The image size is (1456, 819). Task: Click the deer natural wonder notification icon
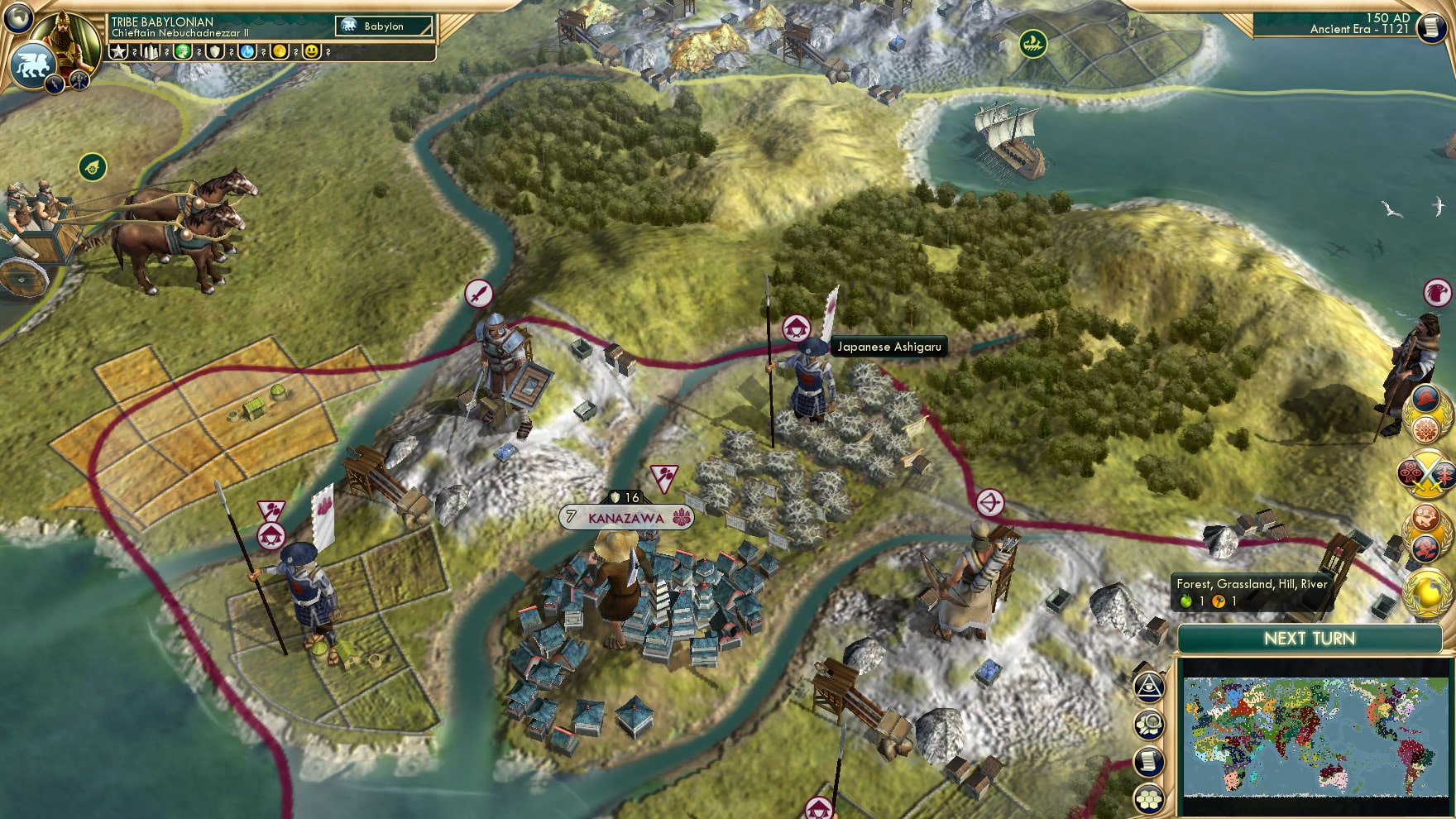(1424, 518)
